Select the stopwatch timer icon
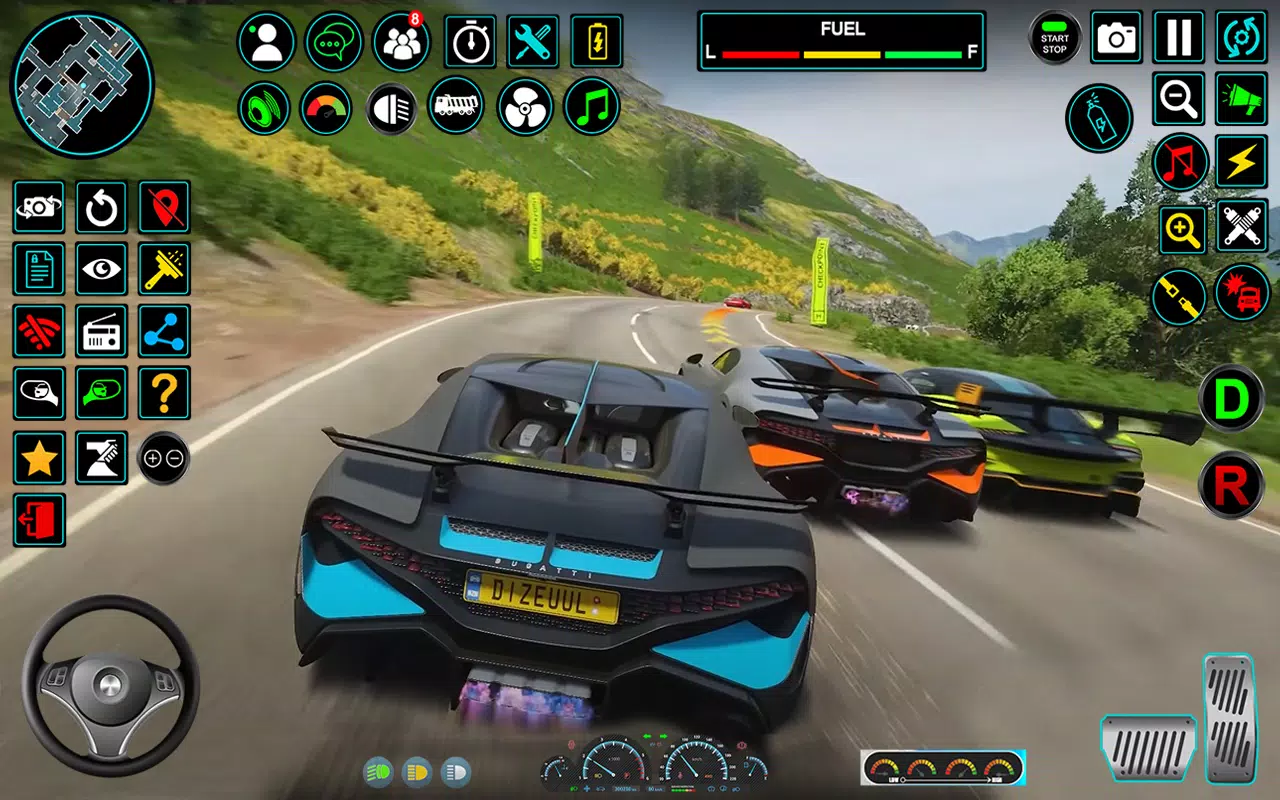This screenshot has width=1280, height=800. [468, 40]
